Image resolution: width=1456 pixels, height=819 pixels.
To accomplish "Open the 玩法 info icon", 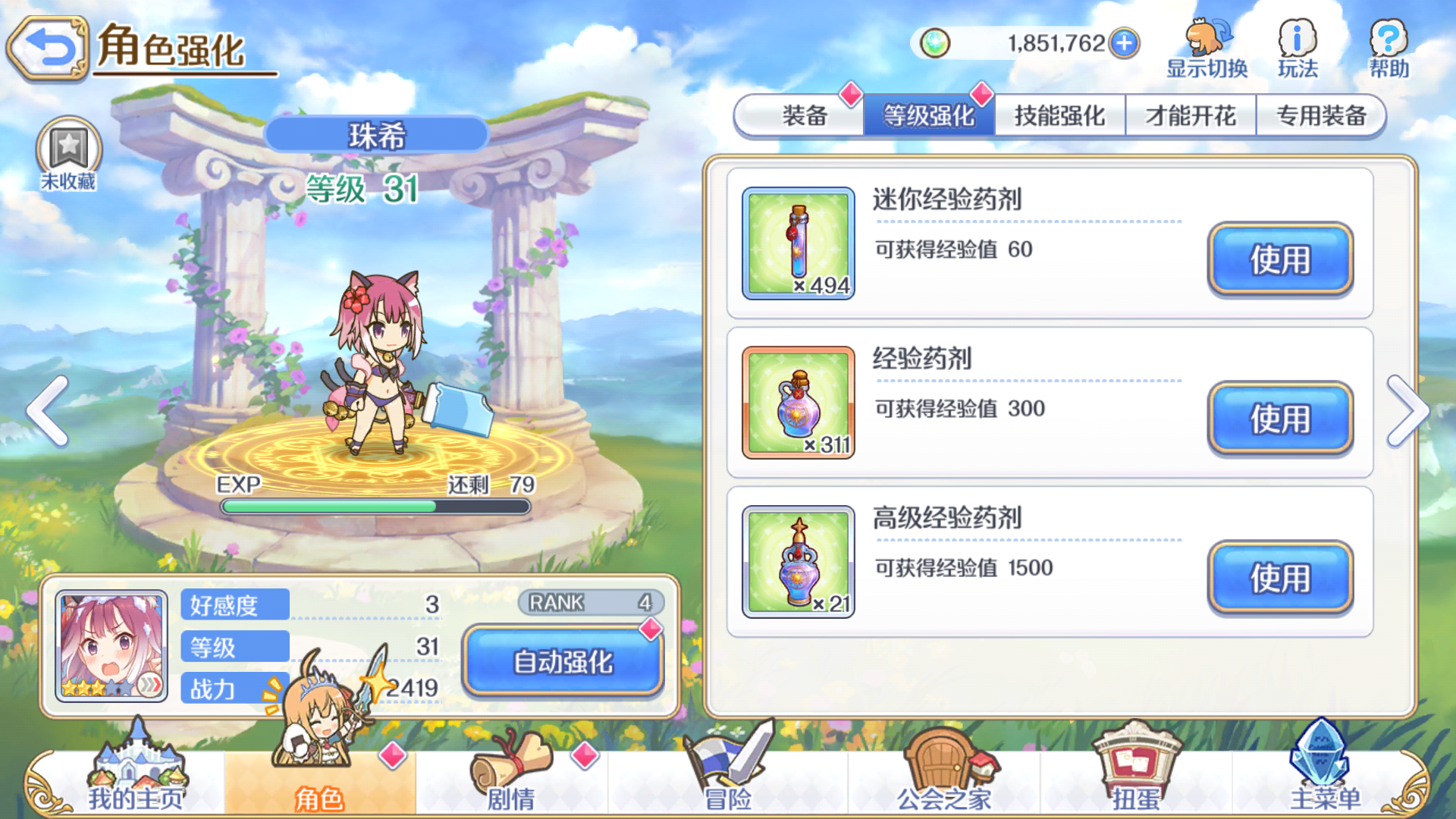I will (x=1298, y=38).
